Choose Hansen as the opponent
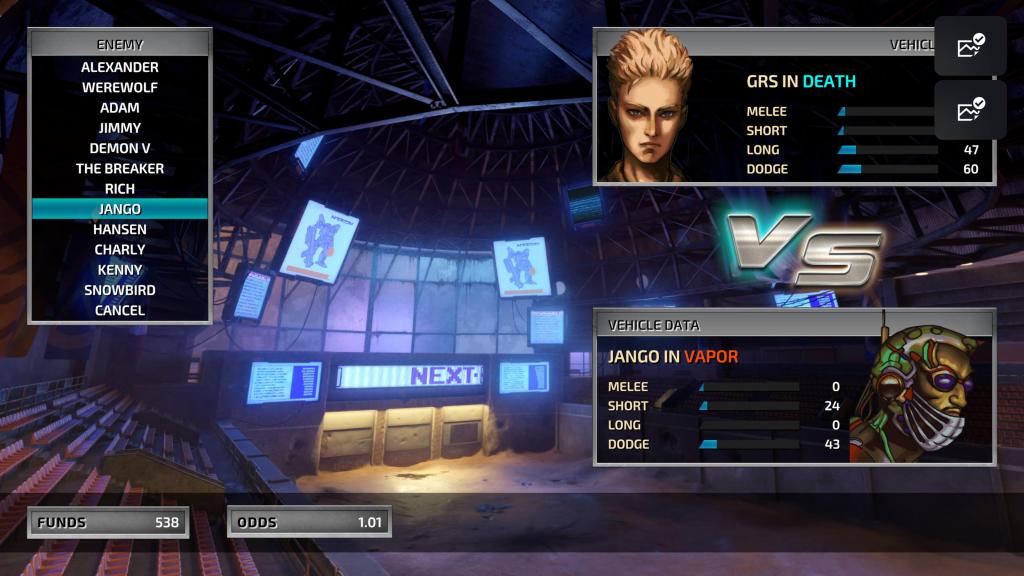 [120, 229]
